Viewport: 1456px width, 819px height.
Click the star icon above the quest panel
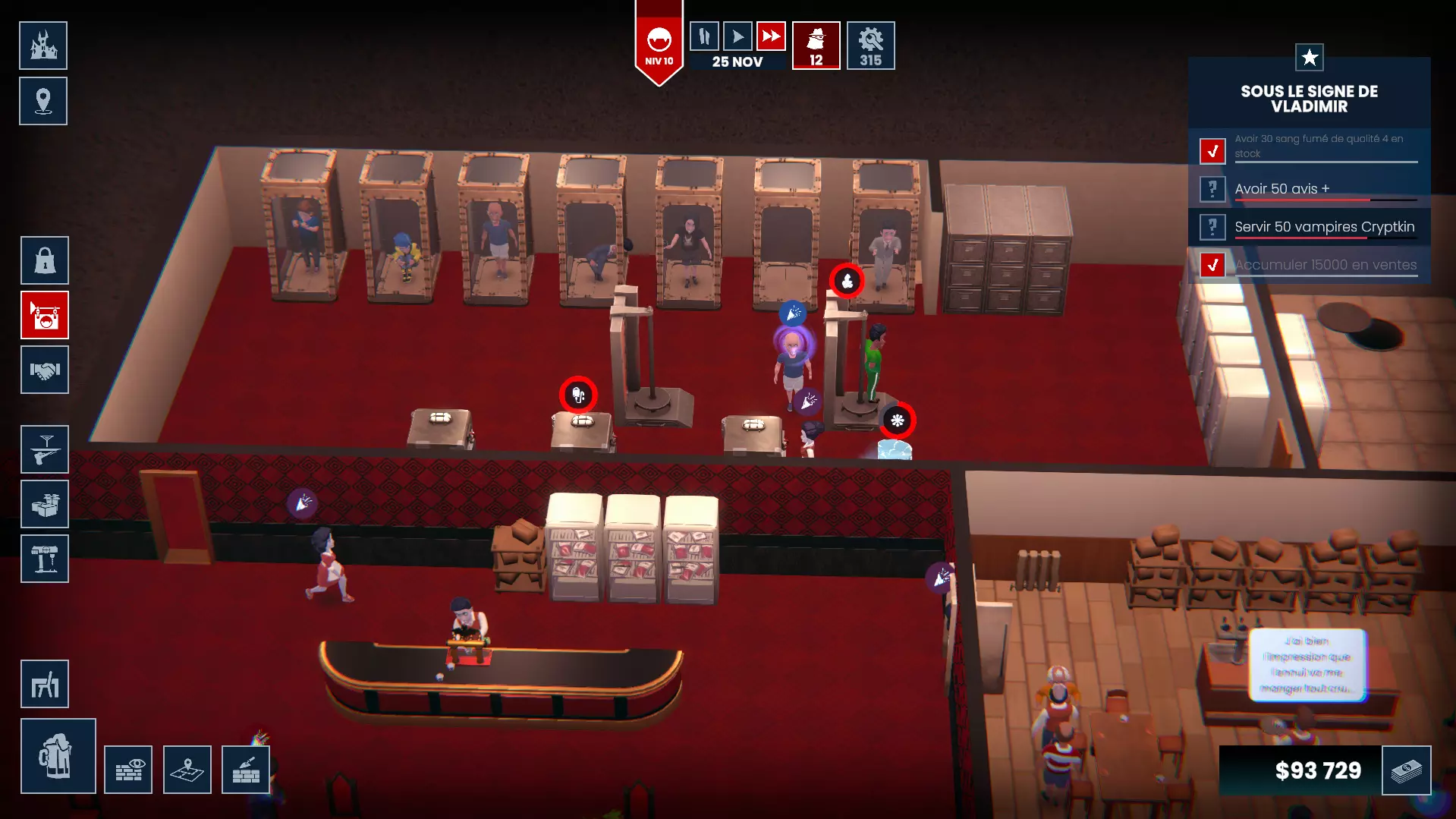1309,58
